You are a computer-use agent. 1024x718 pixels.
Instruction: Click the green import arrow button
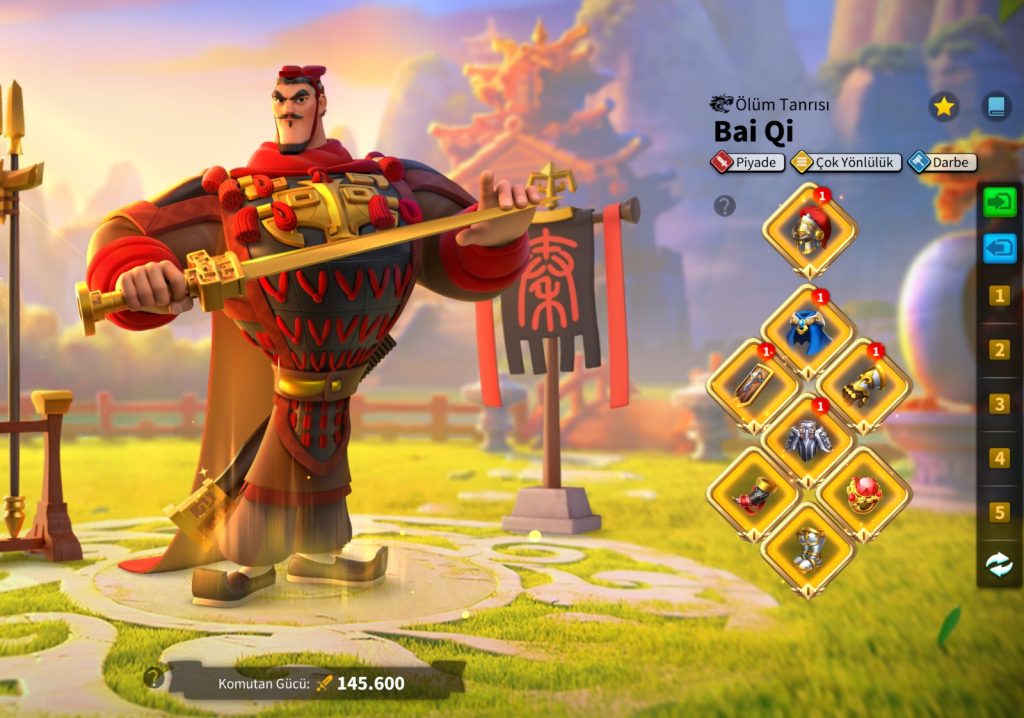[999, 201]
